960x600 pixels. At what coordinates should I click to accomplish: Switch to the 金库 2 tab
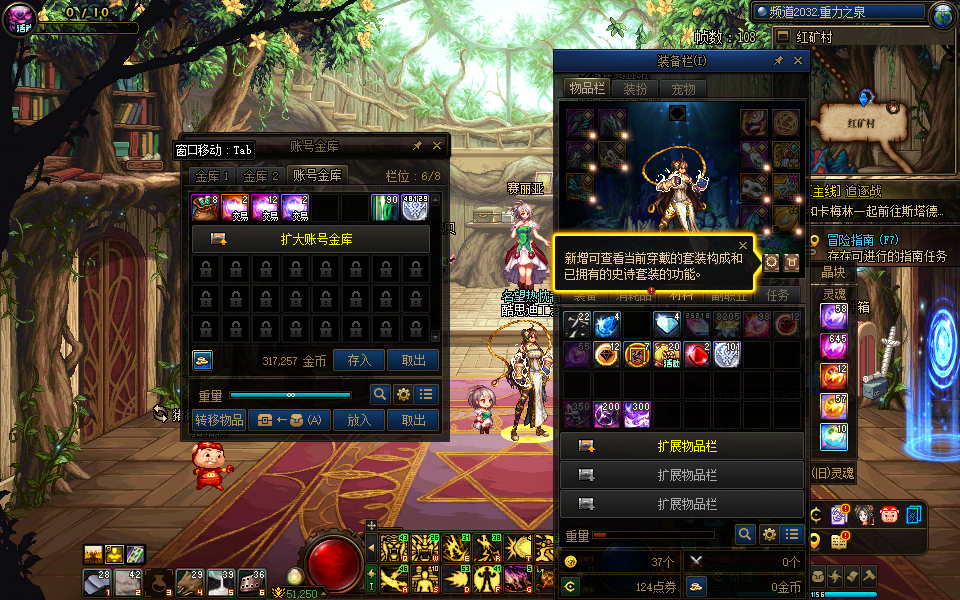[x=261, y=175]
